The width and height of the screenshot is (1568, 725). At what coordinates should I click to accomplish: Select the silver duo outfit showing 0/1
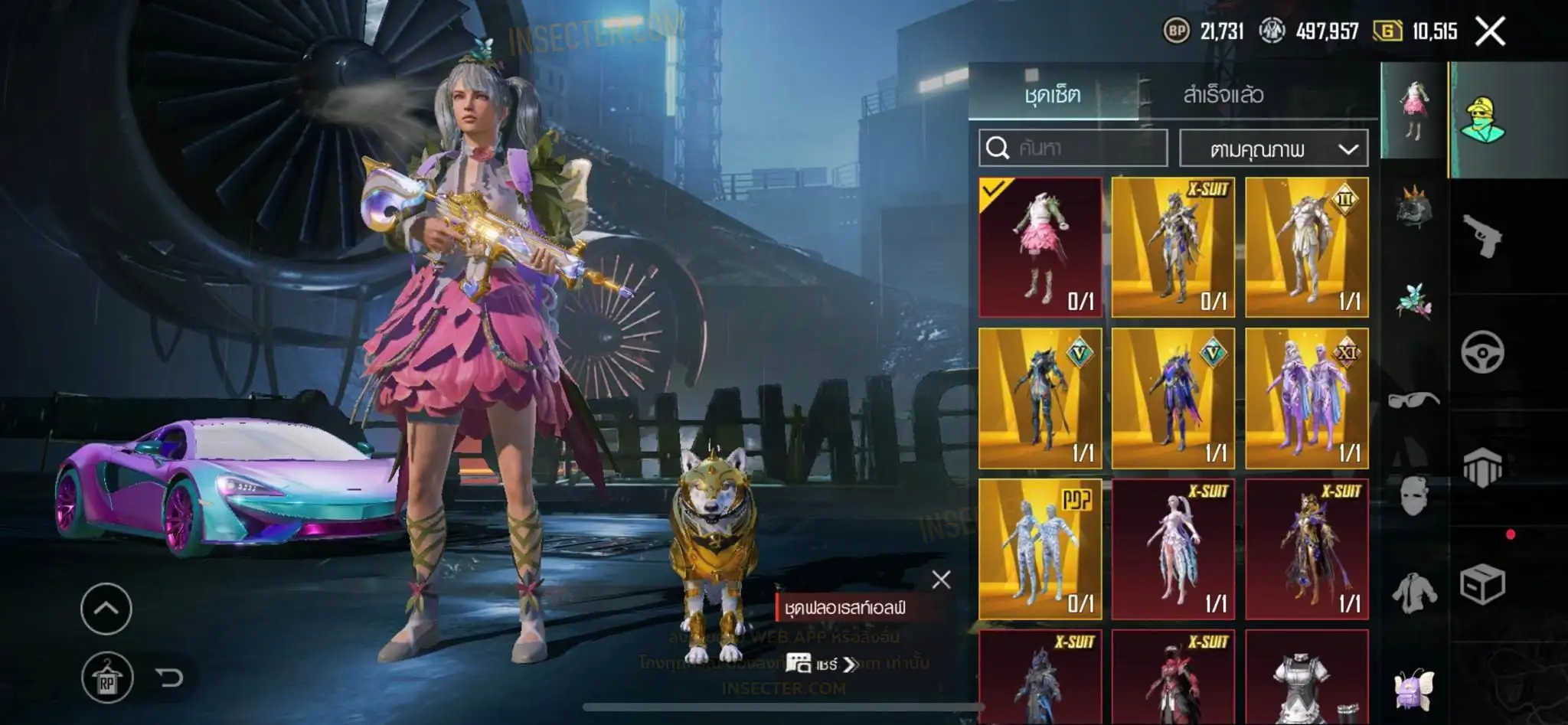(x=1040, y=548)
